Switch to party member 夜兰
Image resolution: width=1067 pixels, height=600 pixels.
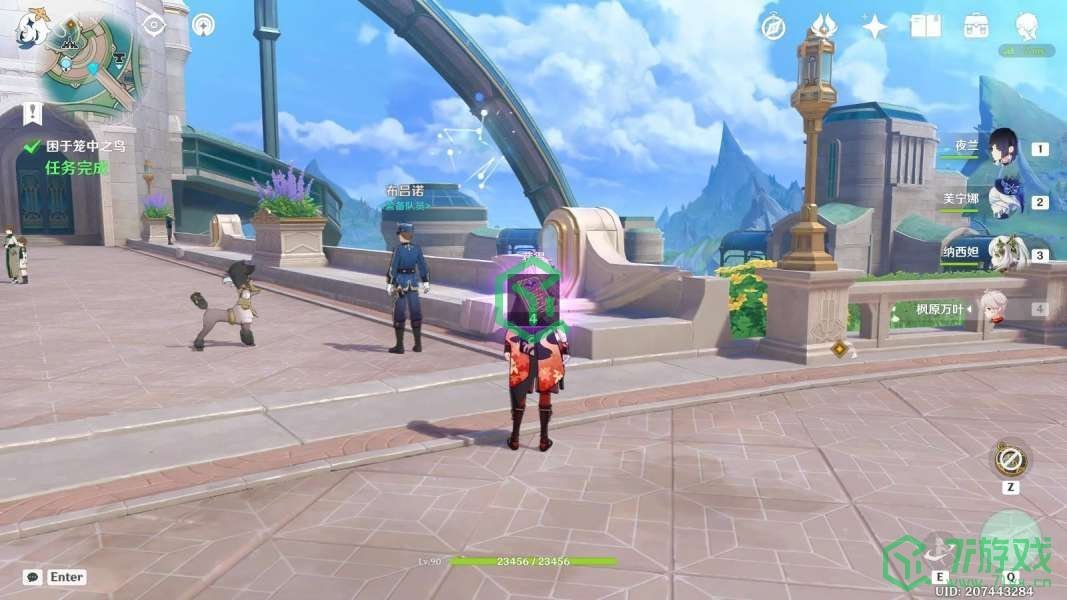(x=1003, y=150)
